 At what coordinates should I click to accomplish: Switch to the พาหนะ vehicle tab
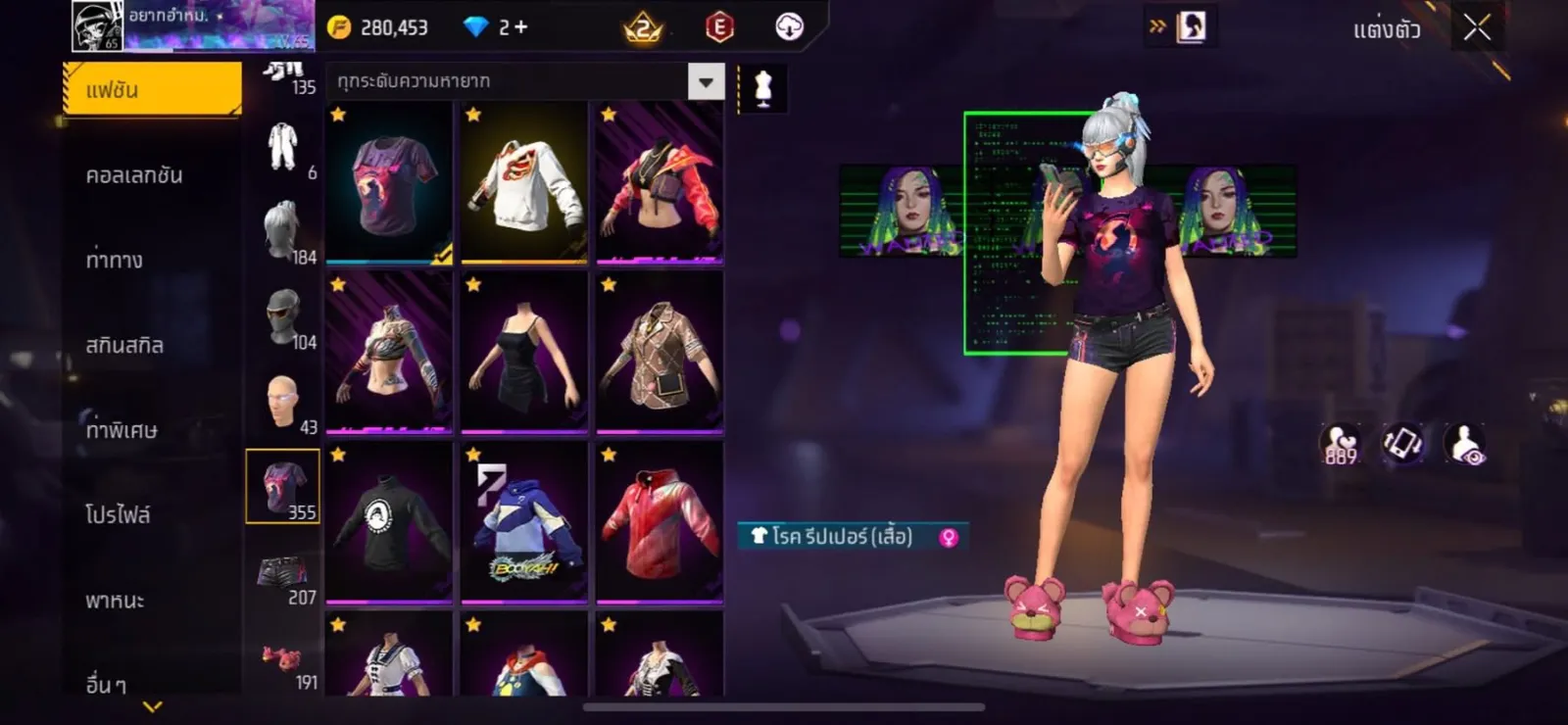tap(115, 601)
